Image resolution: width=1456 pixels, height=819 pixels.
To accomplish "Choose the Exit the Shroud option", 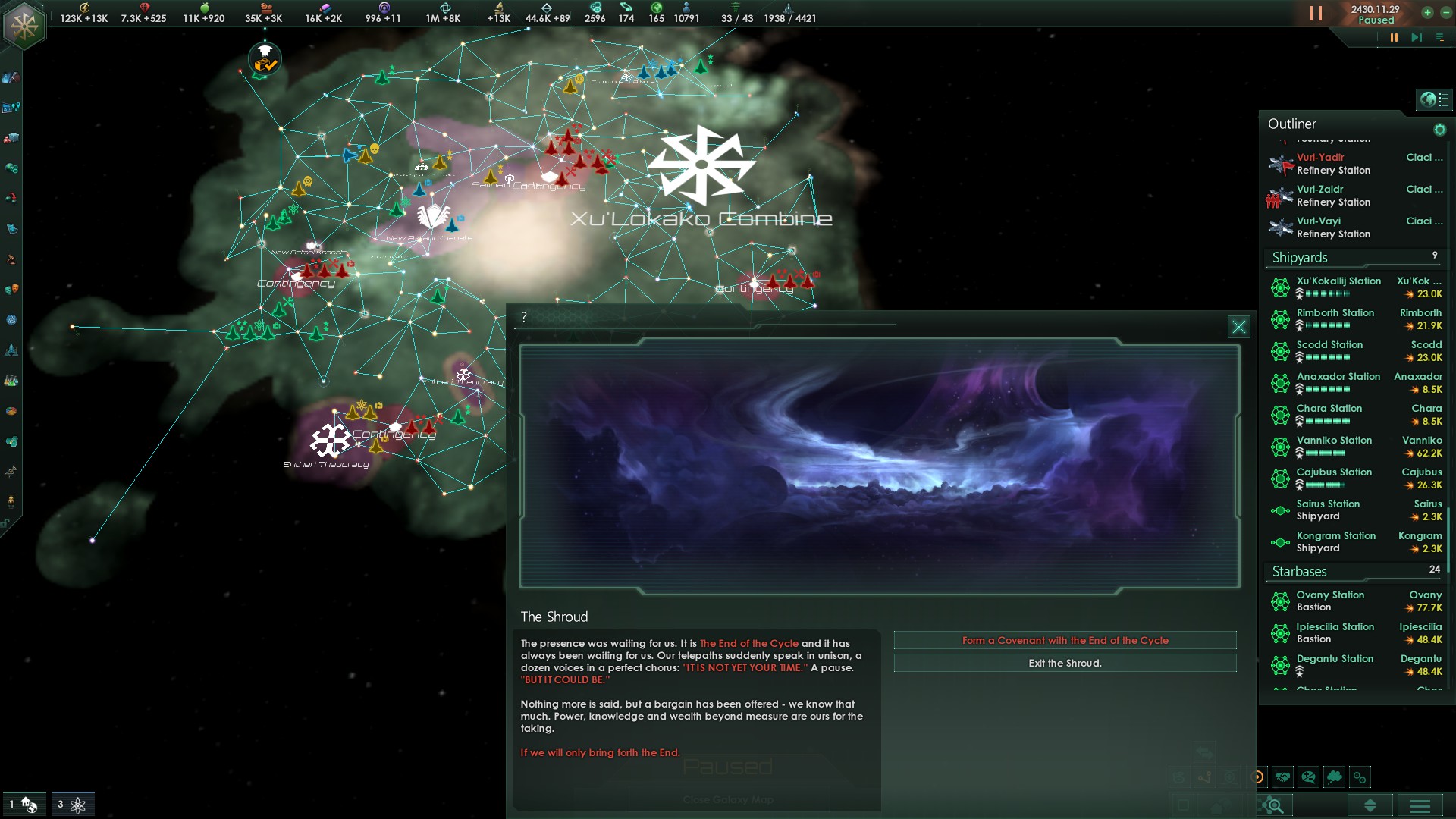I will pyautogui.click(x=1065, y=664).
